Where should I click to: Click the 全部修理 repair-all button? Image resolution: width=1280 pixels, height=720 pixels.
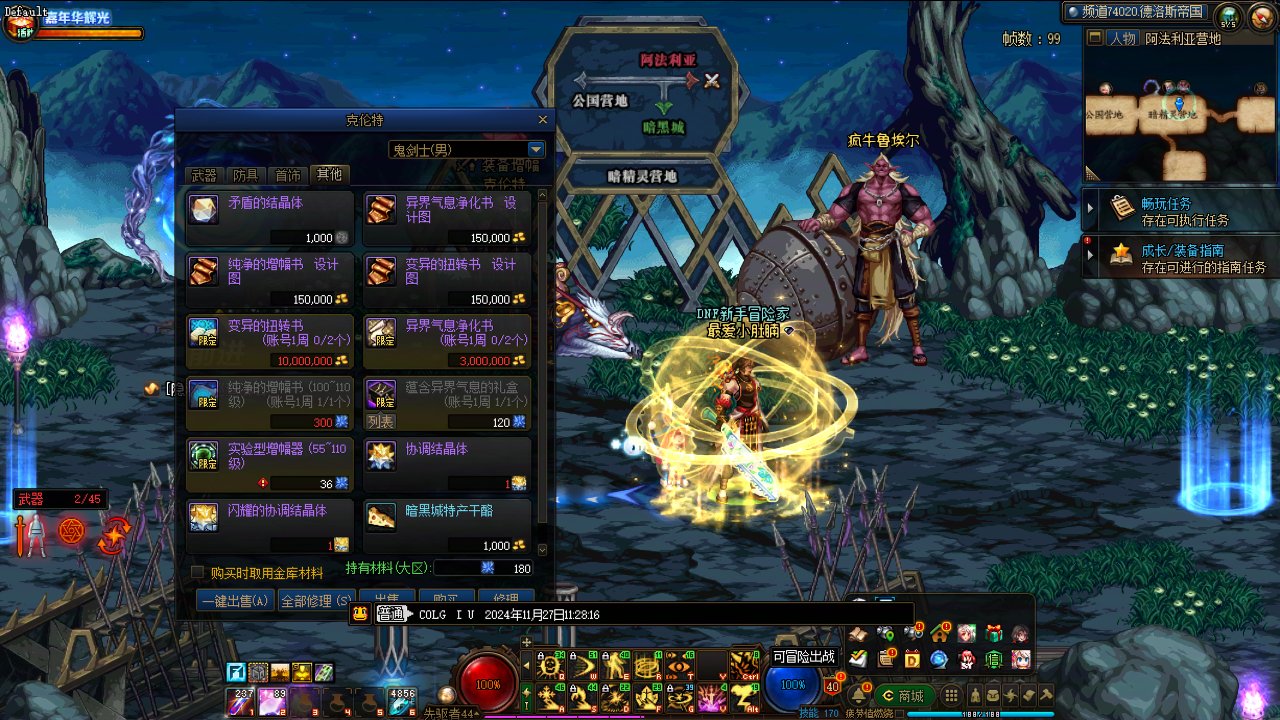click(x=315, y=601)
